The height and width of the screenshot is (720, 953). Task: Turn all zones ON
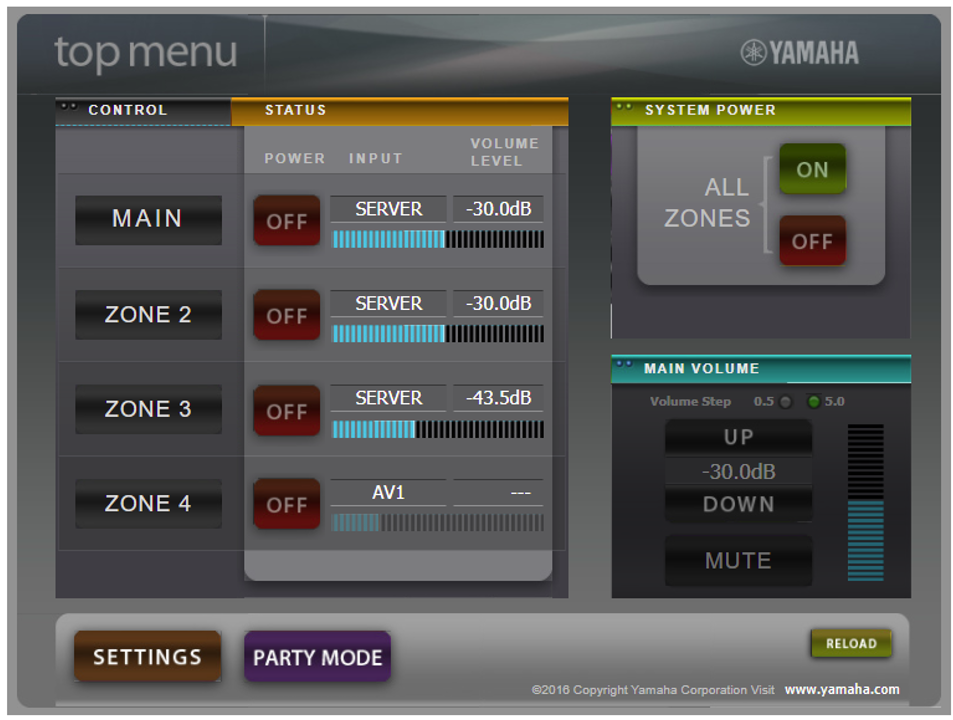(x=812, y=170)
